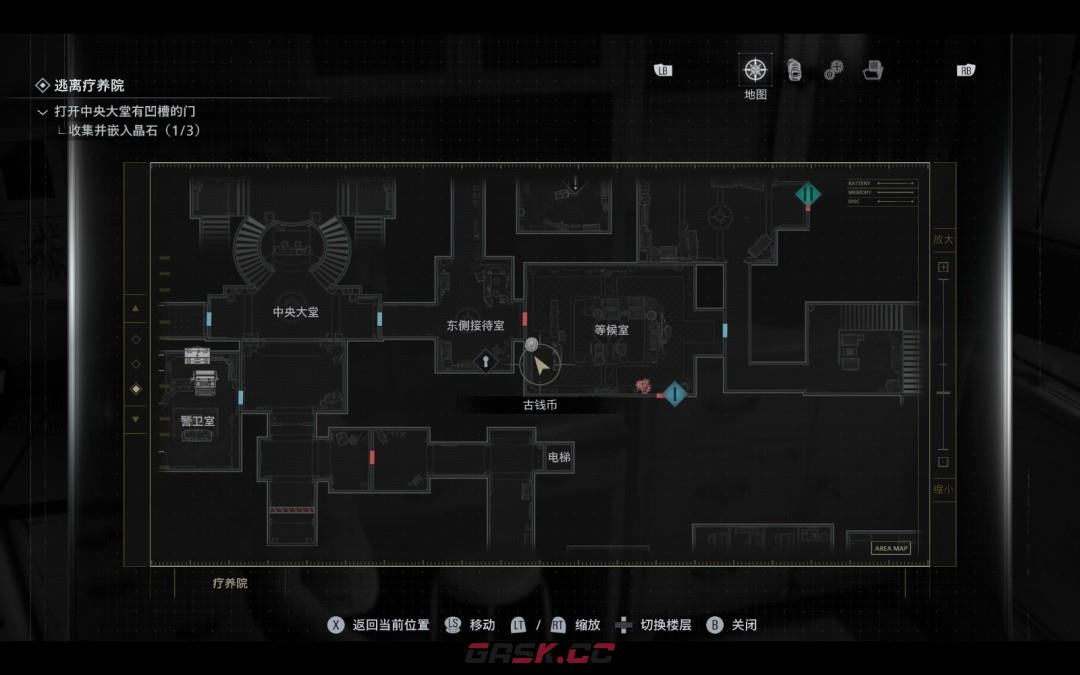This screenshot has height=675, width=1080.
Task: Collapse the 打开中央大堂有凹槽的门 objective
Action: [x=42, y=112]
